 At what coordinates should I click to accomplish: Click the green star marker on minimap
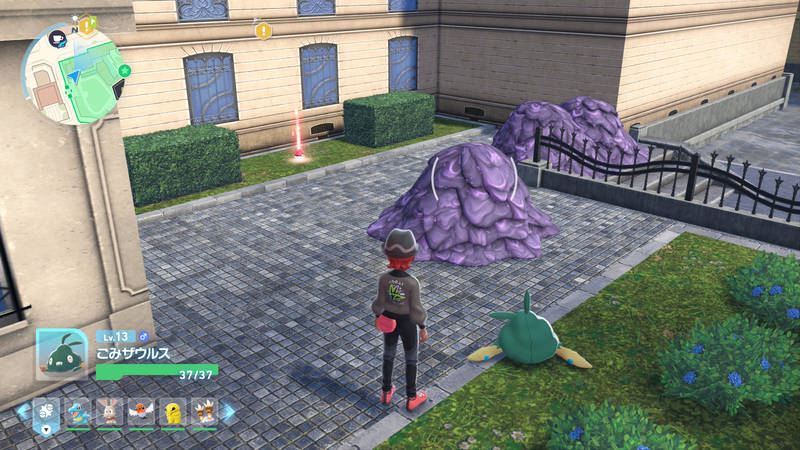pos(125,70)
